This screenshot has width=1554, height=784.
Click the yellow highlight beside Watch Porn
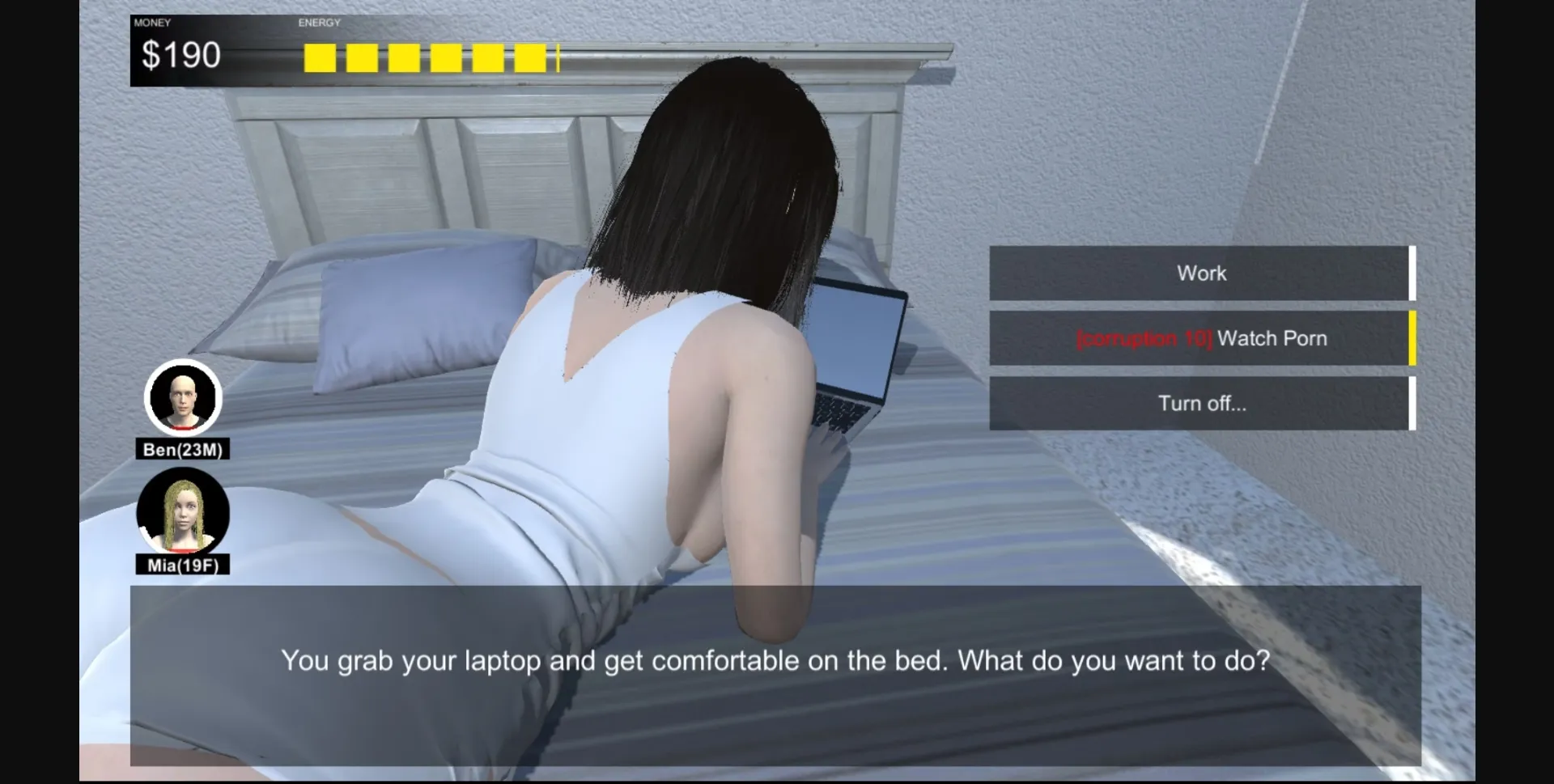1412,337
